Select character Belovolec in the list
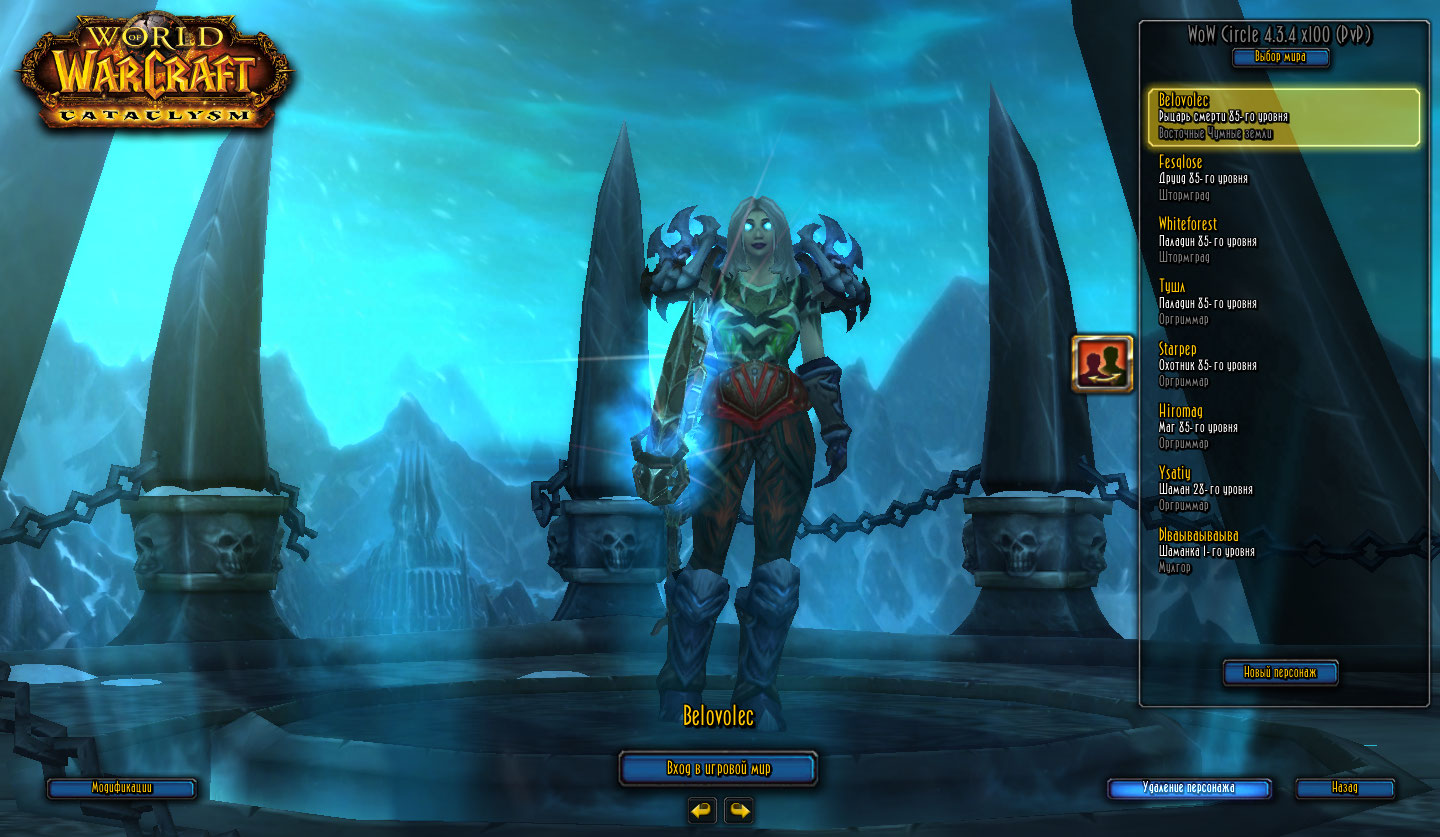The width and height of the screenshot is (1440, 837). [1285, 117]
